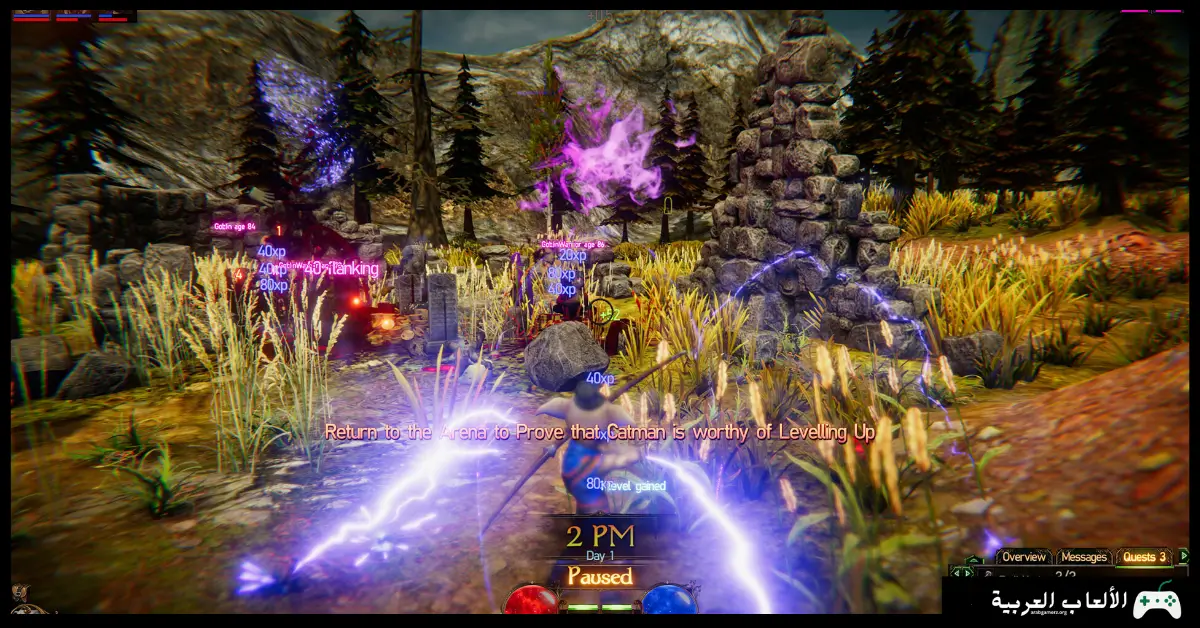The image size is (1200, 628).
Task: Click the red potion orb
Action: tap(530, 600)
